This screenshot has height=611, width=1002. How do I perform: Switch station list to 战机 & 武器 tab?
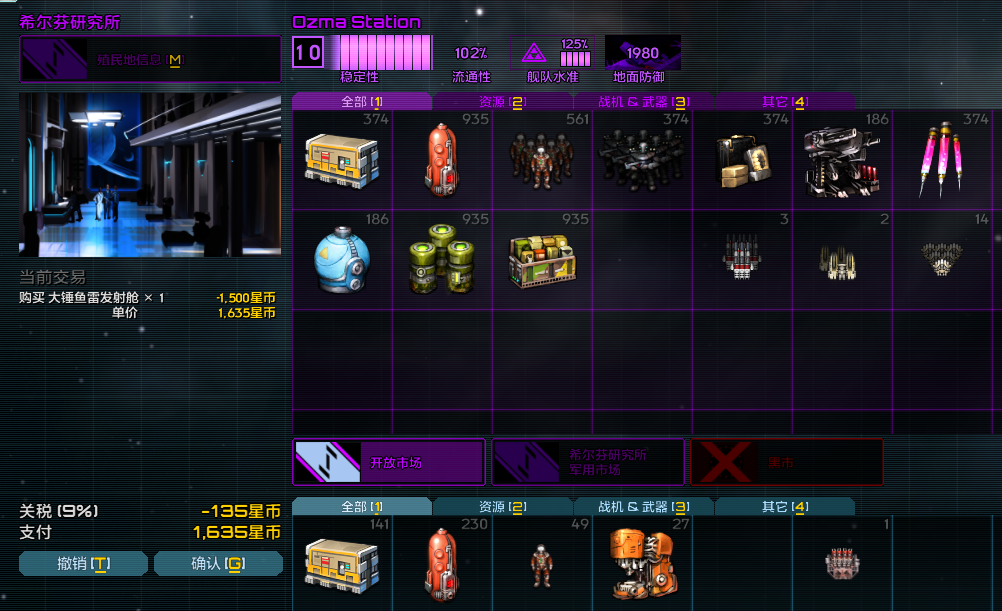click(643, 101)
